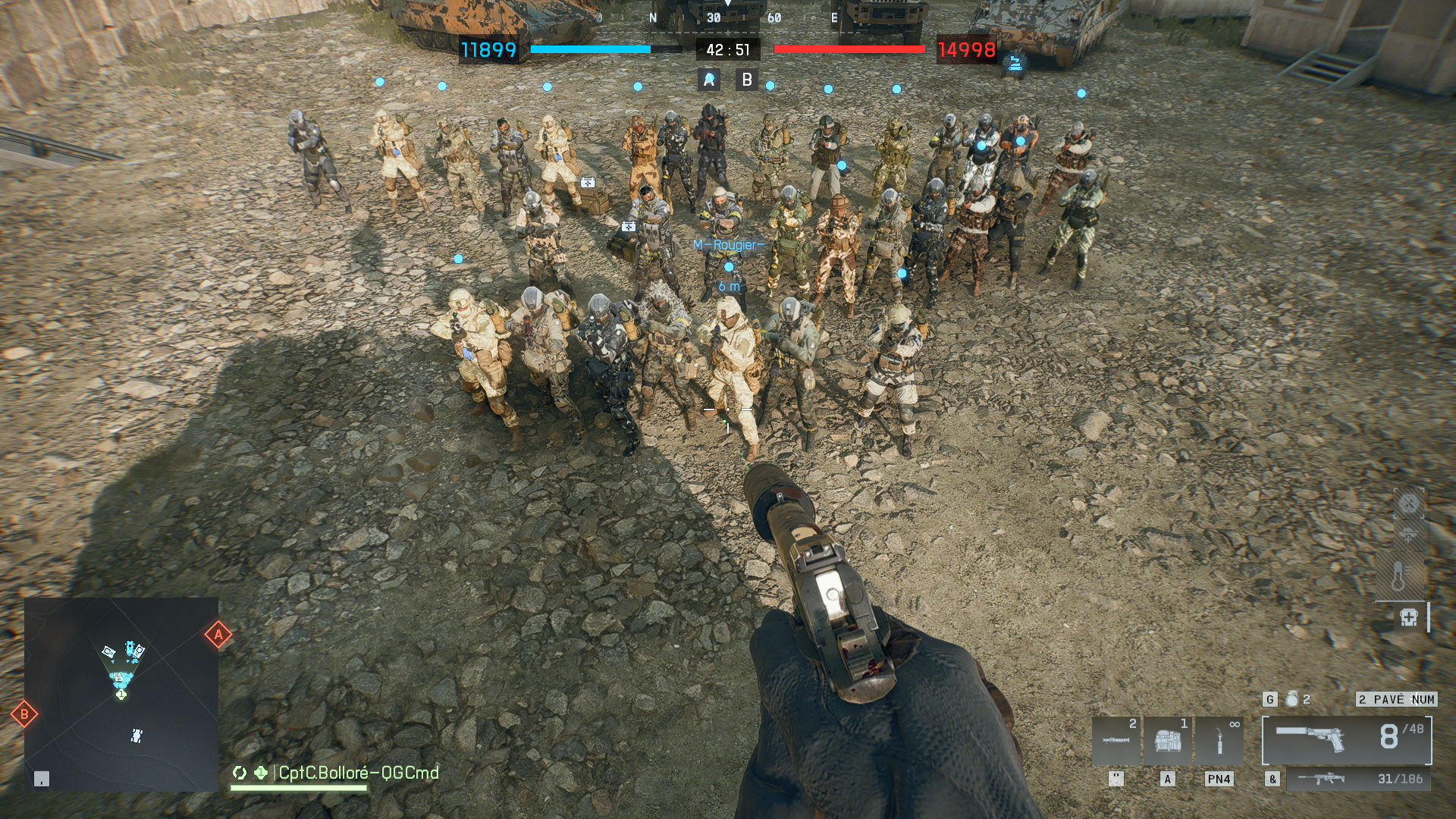Select objective B marker on the minimap
This screenshot has height=819, width=1456.
pos(24,714)
